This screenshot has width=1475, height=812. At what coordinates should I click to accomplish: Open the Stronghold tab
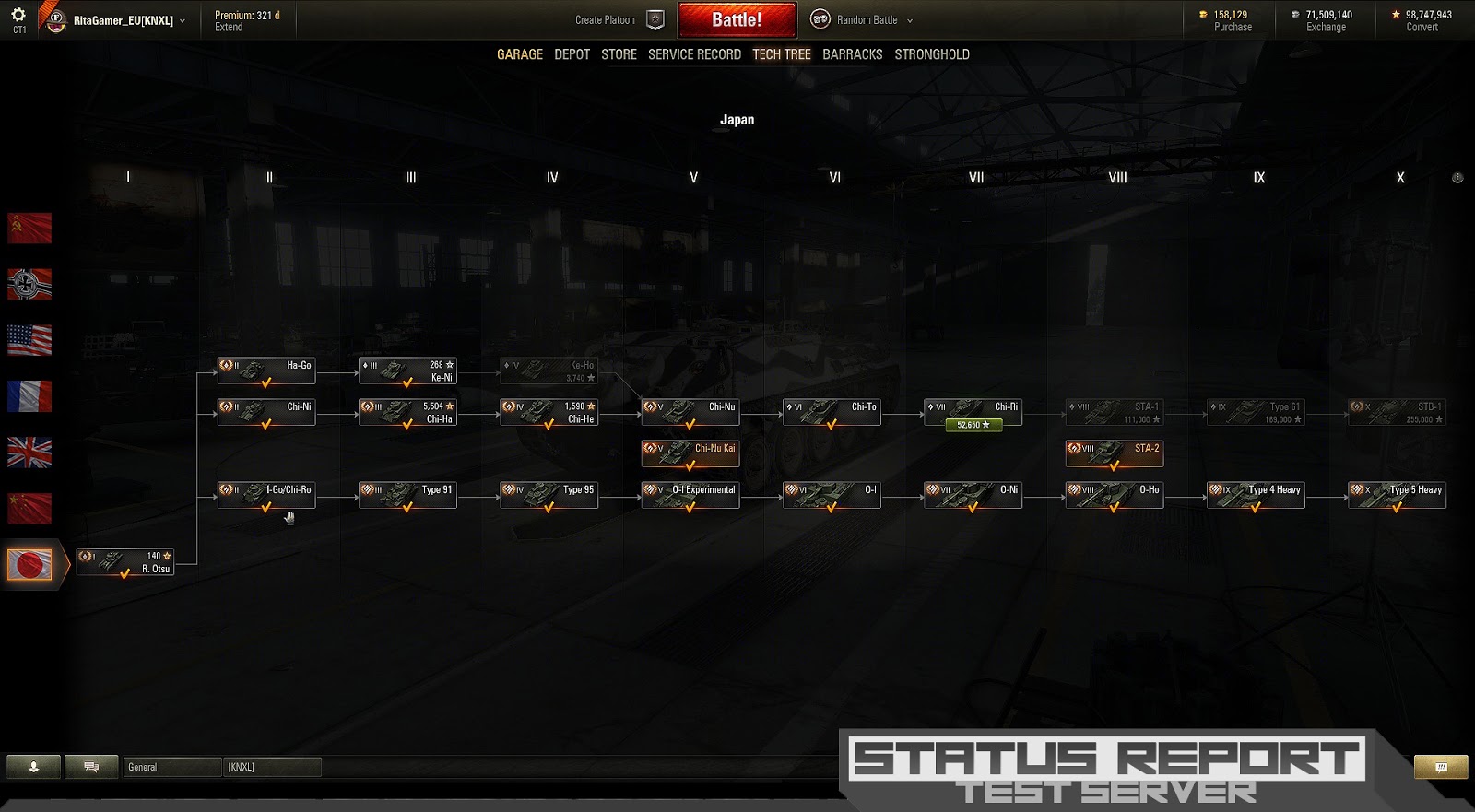(931, 54)
